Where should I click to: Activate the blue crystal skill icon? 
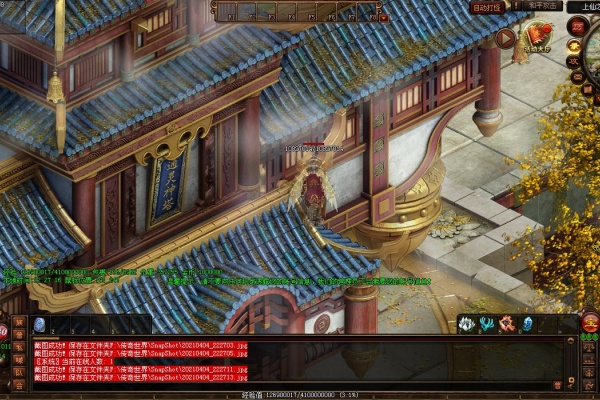tap(527, 323)
